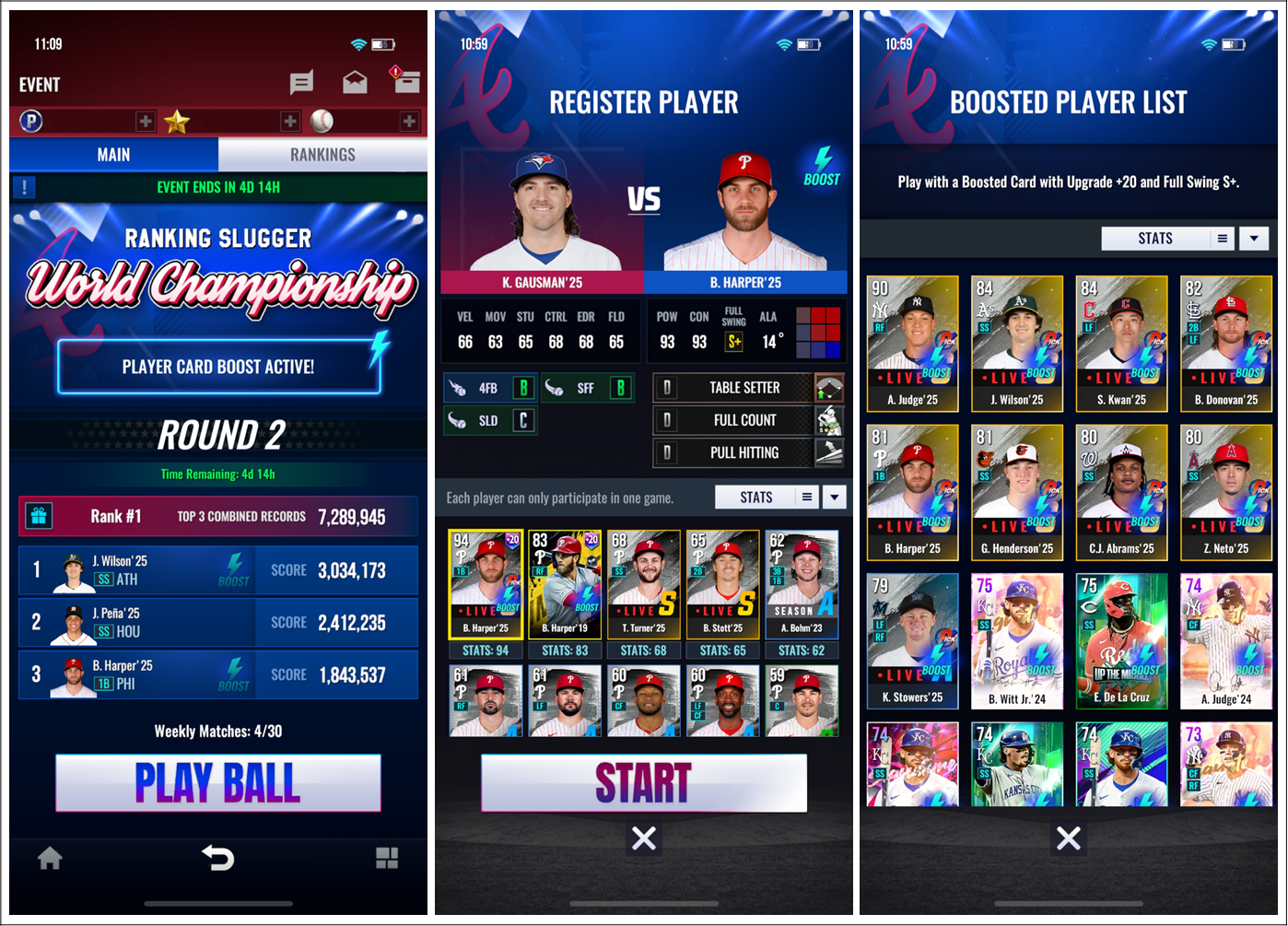Click the back arrow icon
The image size is (1288, 926).
[x=218, y=859]
